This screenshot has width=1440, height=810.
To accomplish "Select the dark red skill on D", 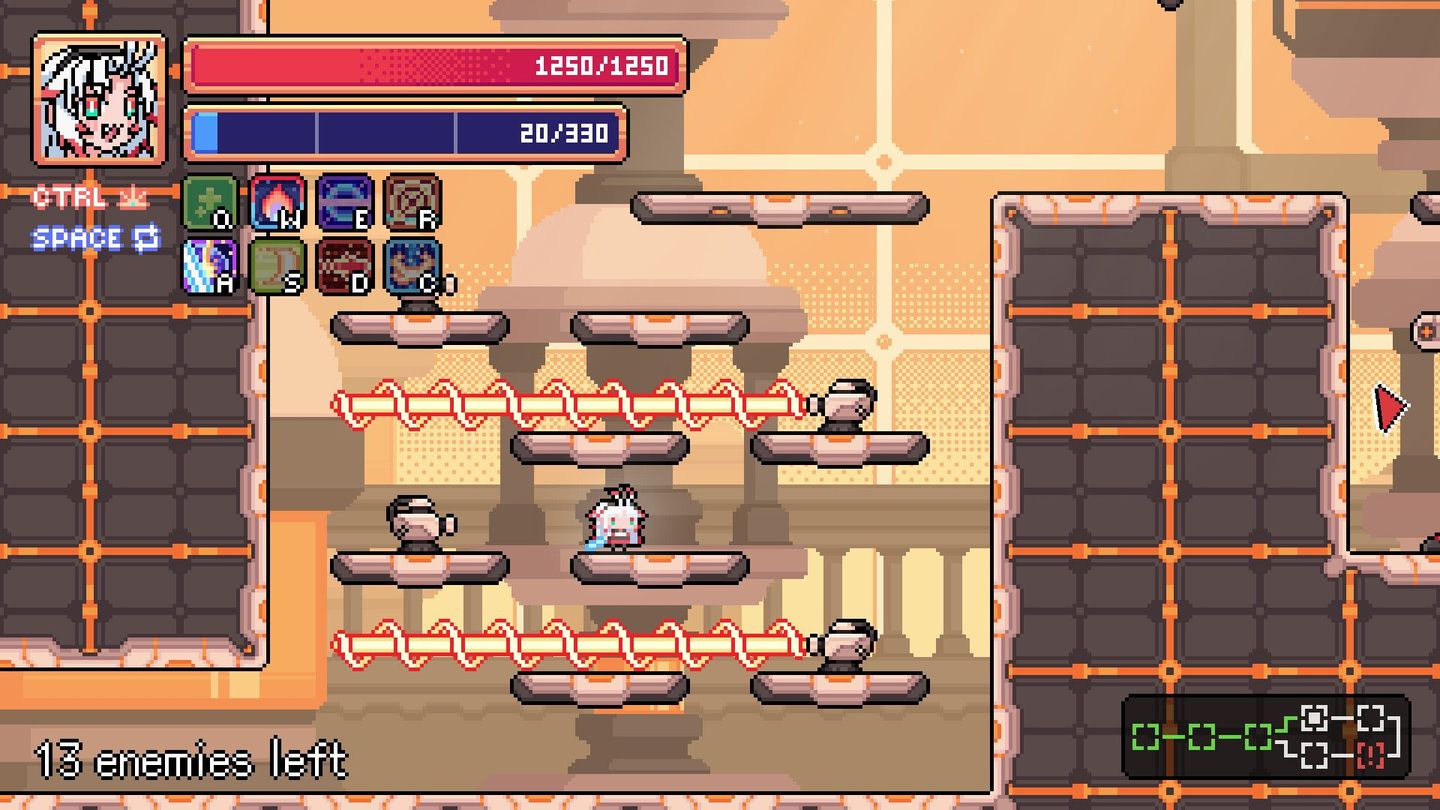I will pyautogui.click(x=344, y=266).
